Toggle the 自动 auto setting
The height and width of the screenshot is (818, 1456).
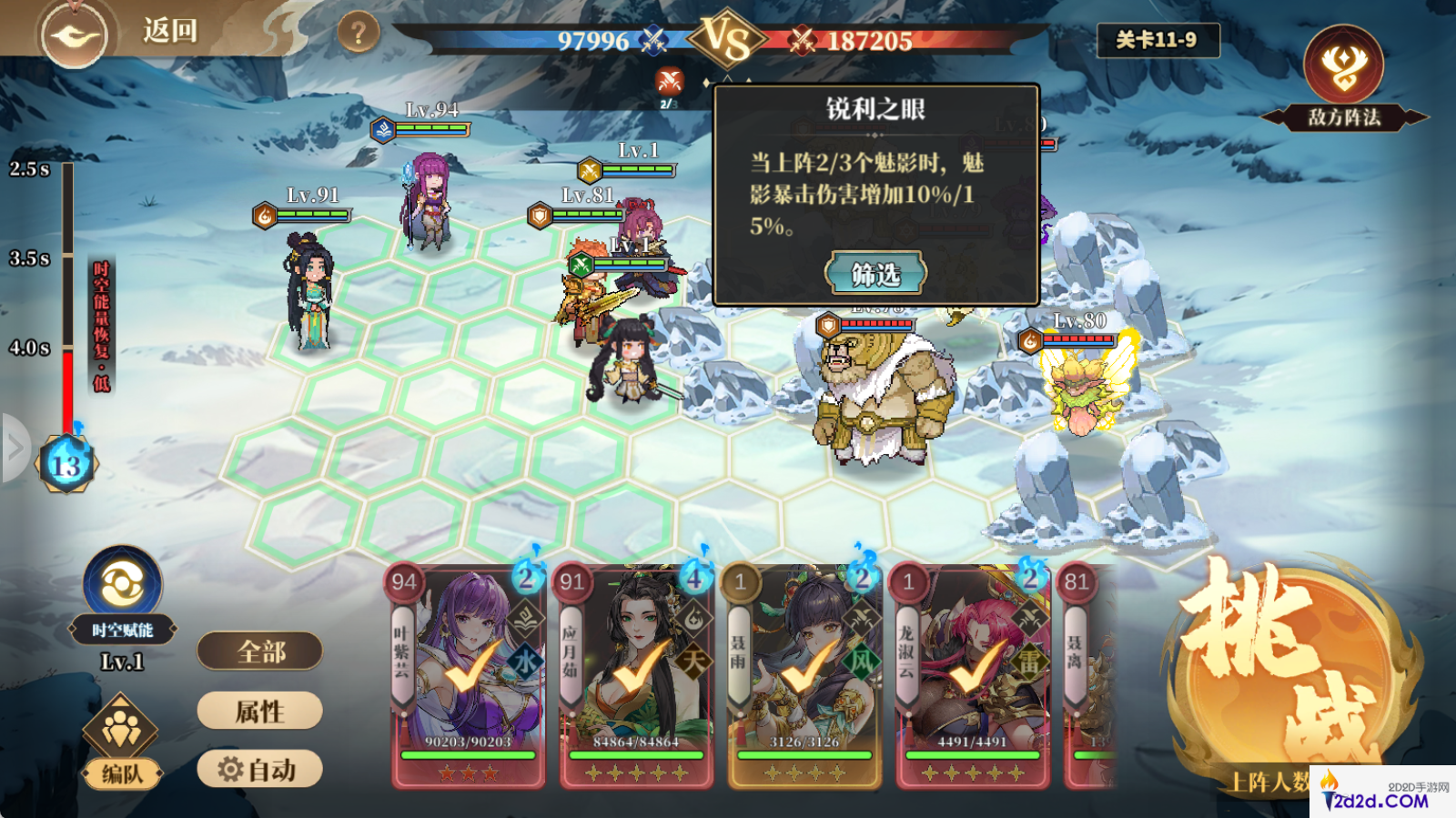[260, 770]
